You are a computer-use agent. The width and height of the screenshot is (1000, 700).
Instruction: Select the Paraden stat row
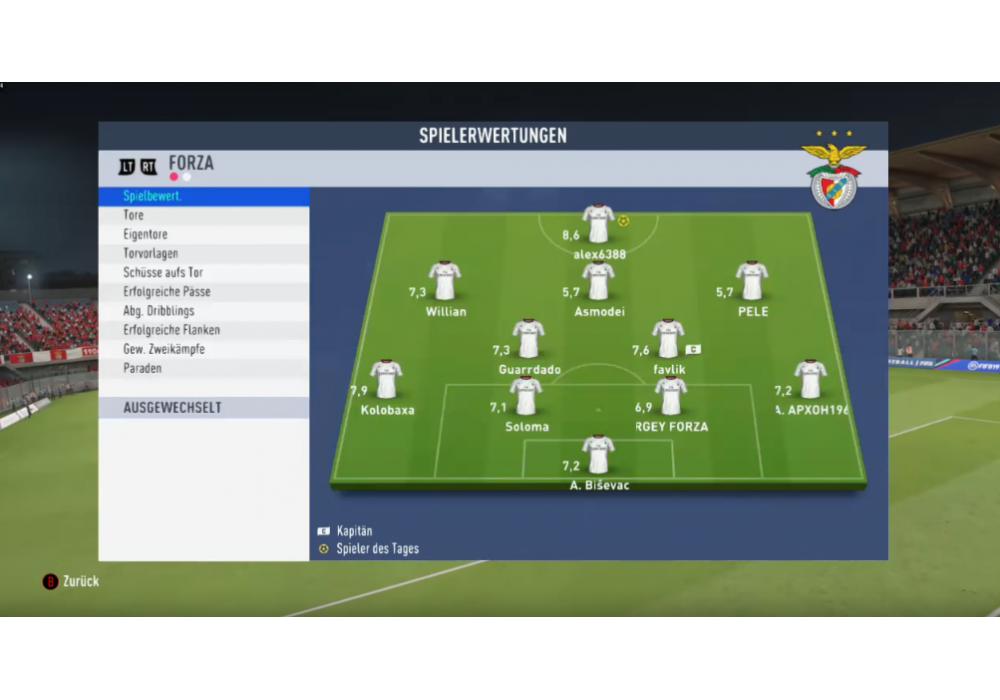(203, 368)
